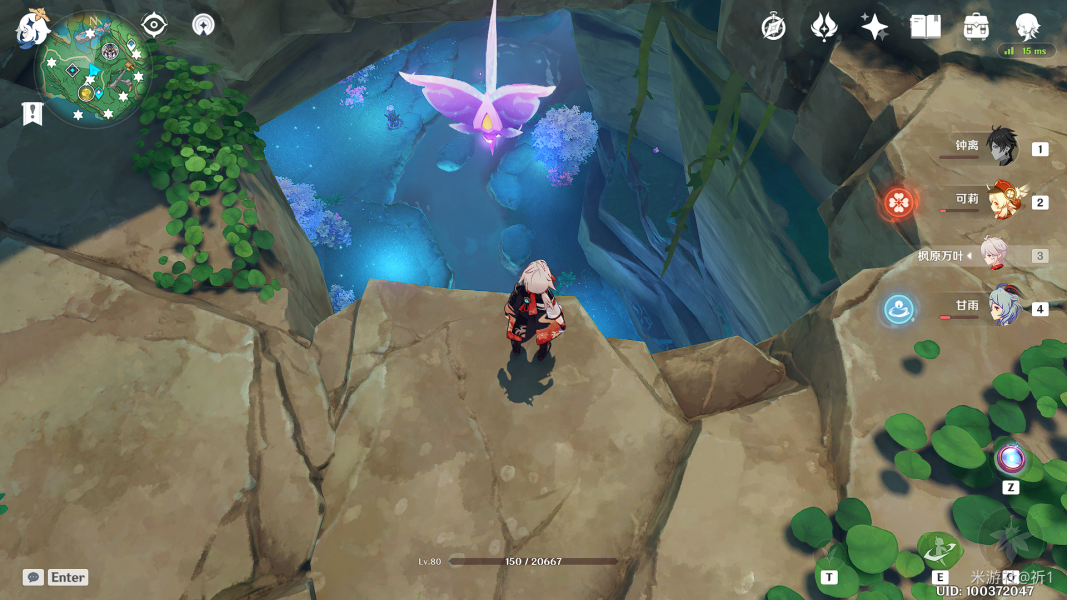The height and width of the screenshot is (600, 1067).
Task: Activate Kazuha's elemental skill icon
Action: coord(940,550)
